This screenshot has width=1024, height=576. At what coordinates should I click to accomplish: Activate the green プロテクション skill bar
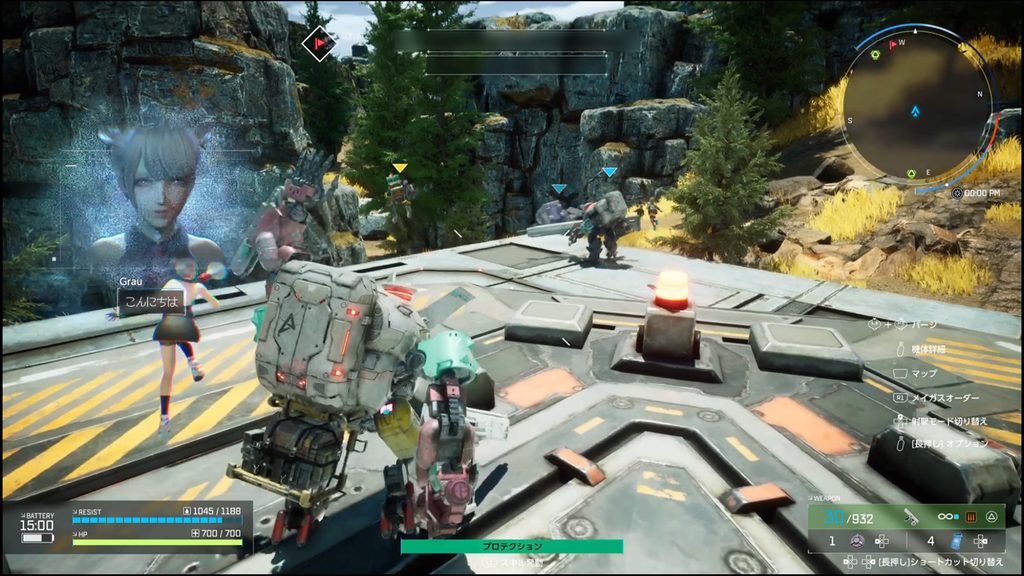pos(511,546)
